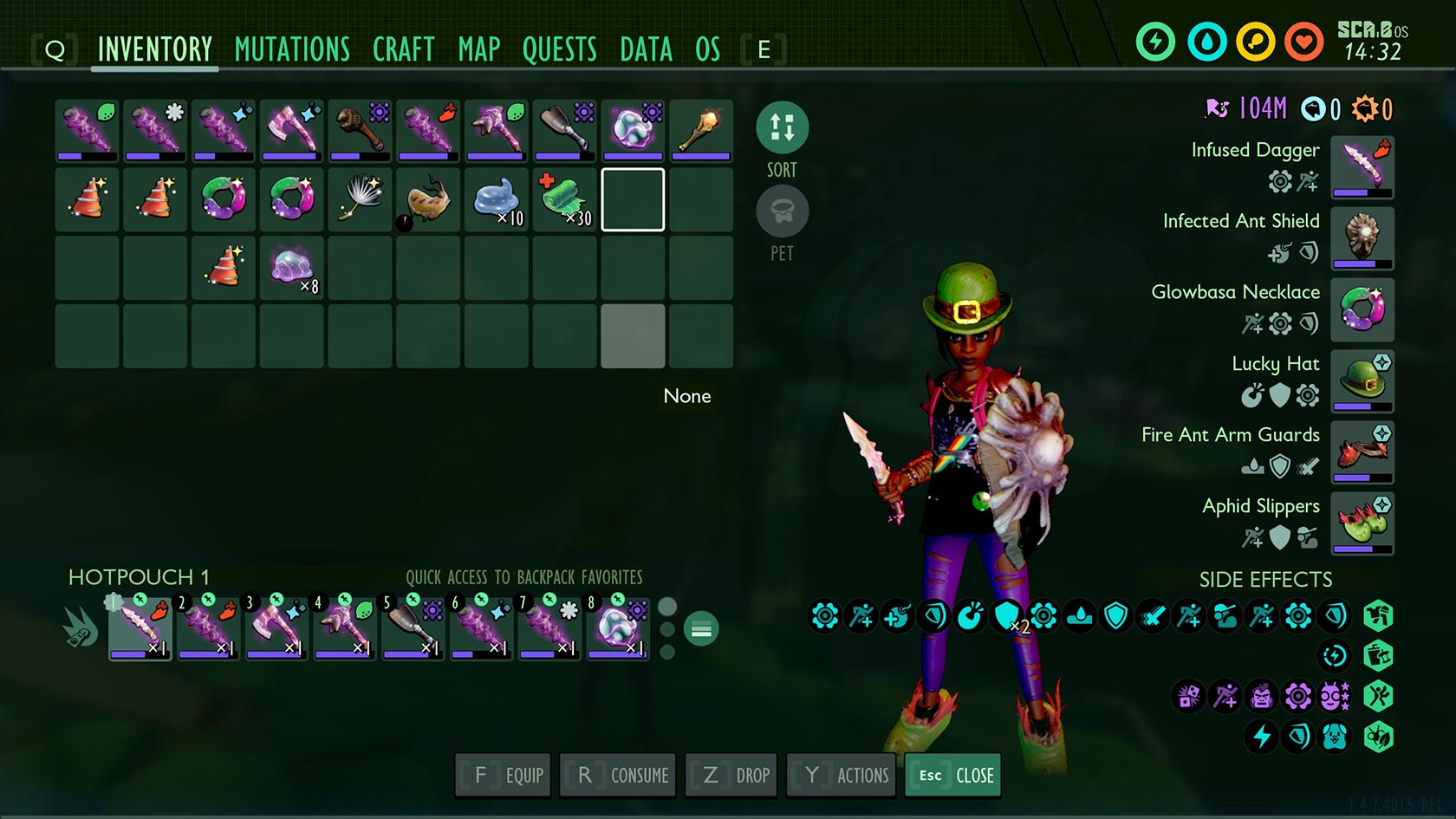Select the bandage stack of 30
The height and width of the screenshot is (819, 1456).
pos(564,199)
